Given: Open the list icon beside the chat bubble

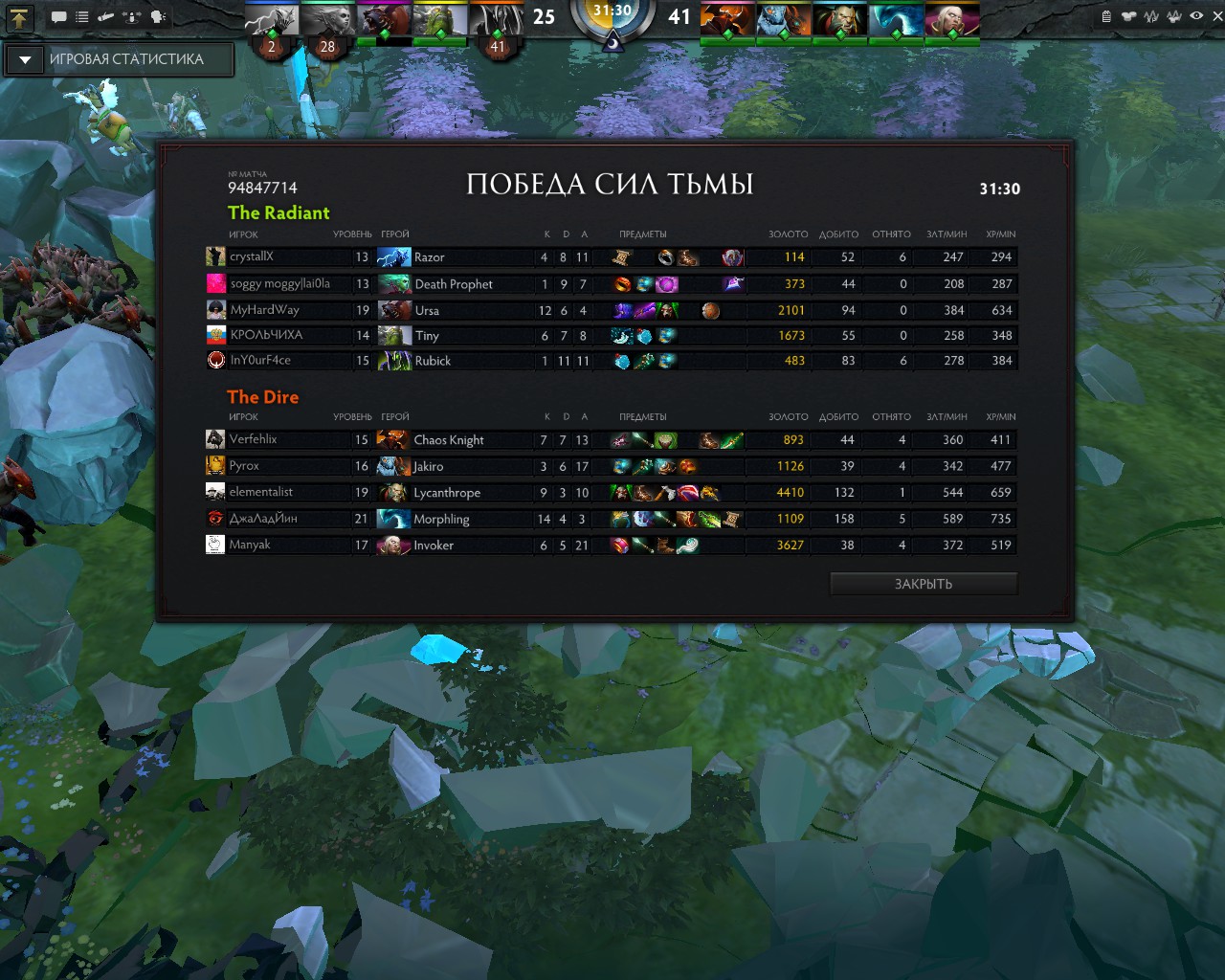Looking at the screenshot, I should click(82, 16).
